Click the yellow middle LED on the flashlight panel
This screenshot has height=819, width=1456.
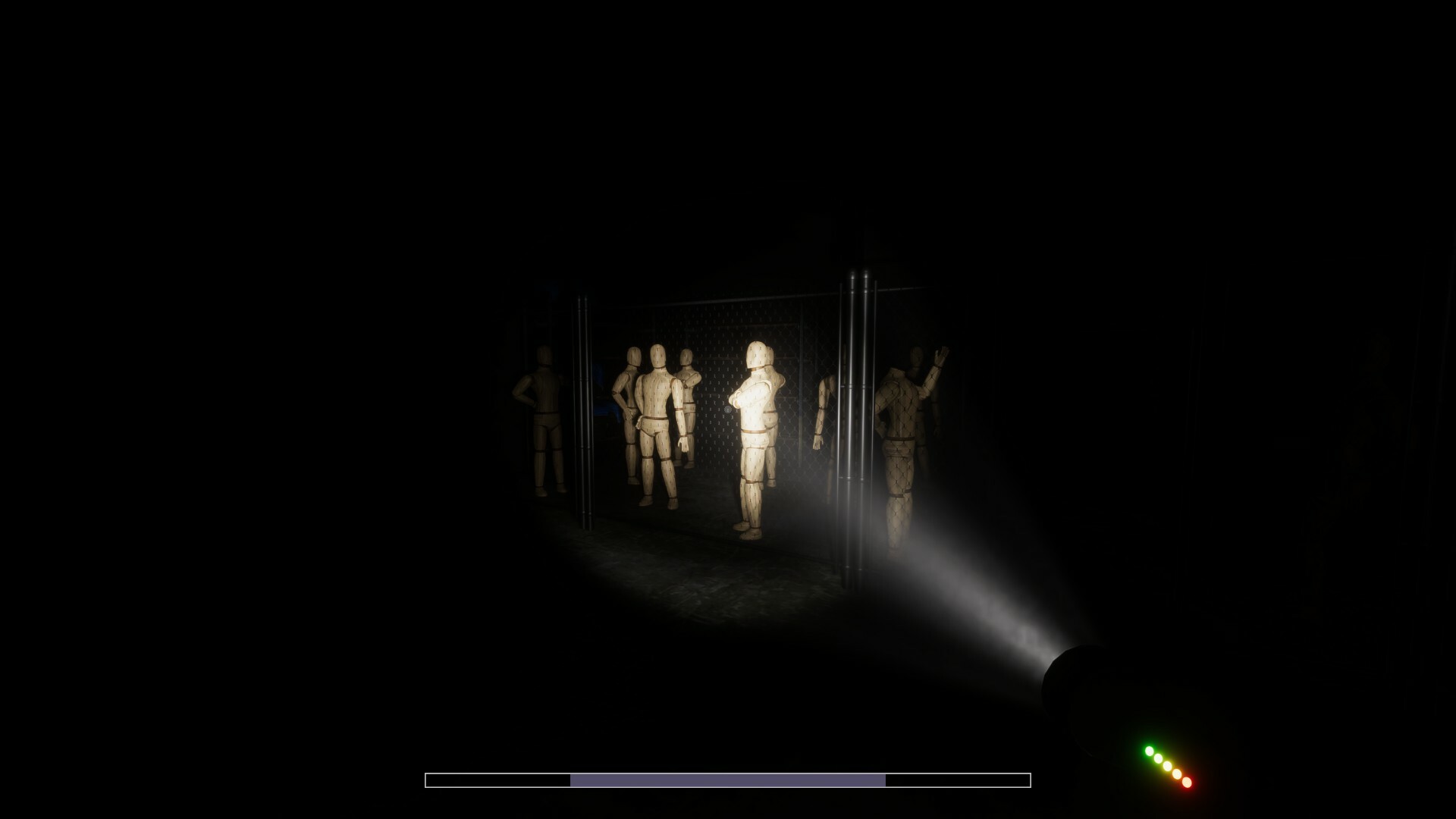pyautogui.click(x=1167, y=766)
